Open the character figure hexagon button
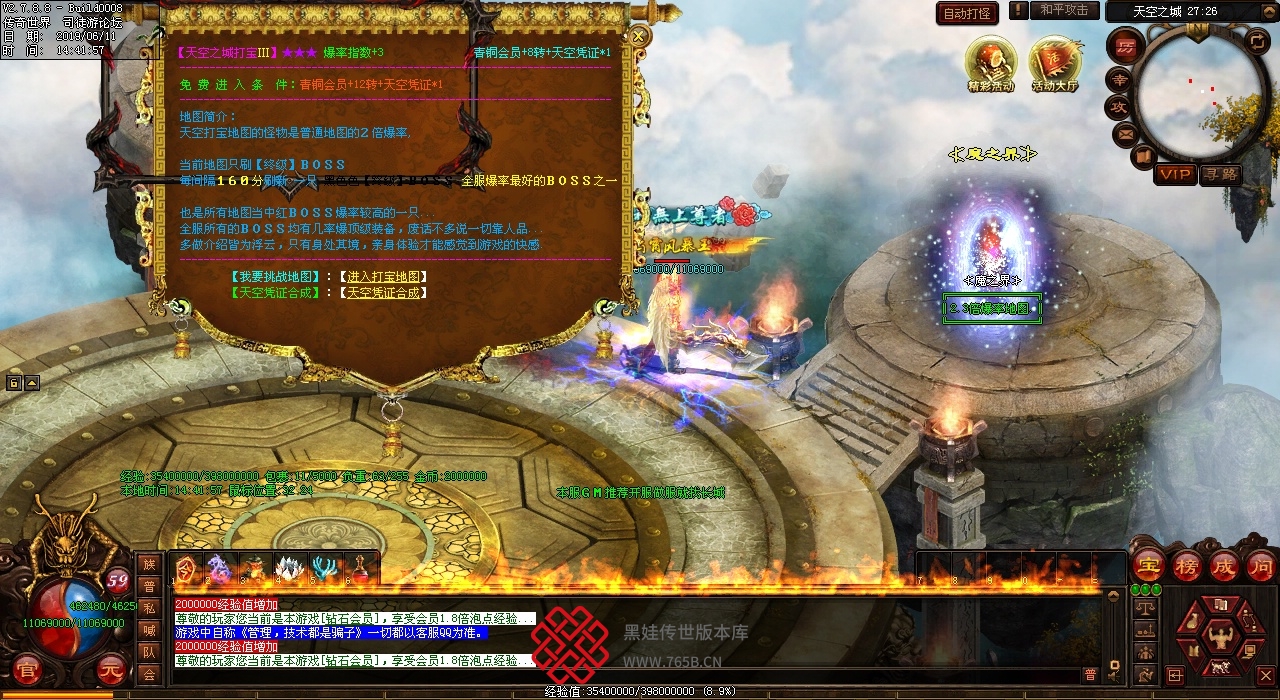The height and width of the screenshot is (700, 1280). (x=1219, y=635)
